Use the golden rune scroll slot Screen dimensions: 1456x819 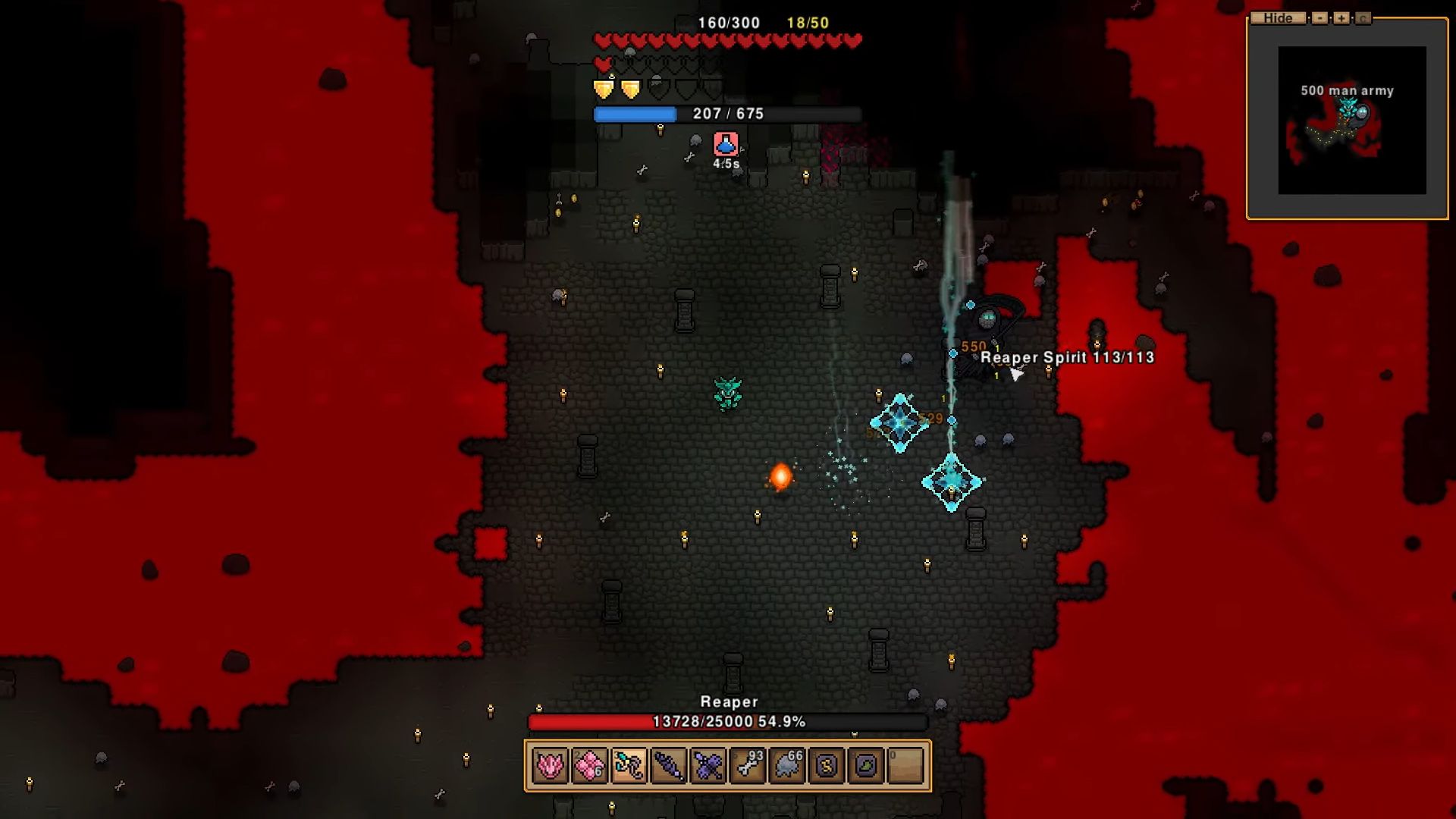tap(827, 766)
